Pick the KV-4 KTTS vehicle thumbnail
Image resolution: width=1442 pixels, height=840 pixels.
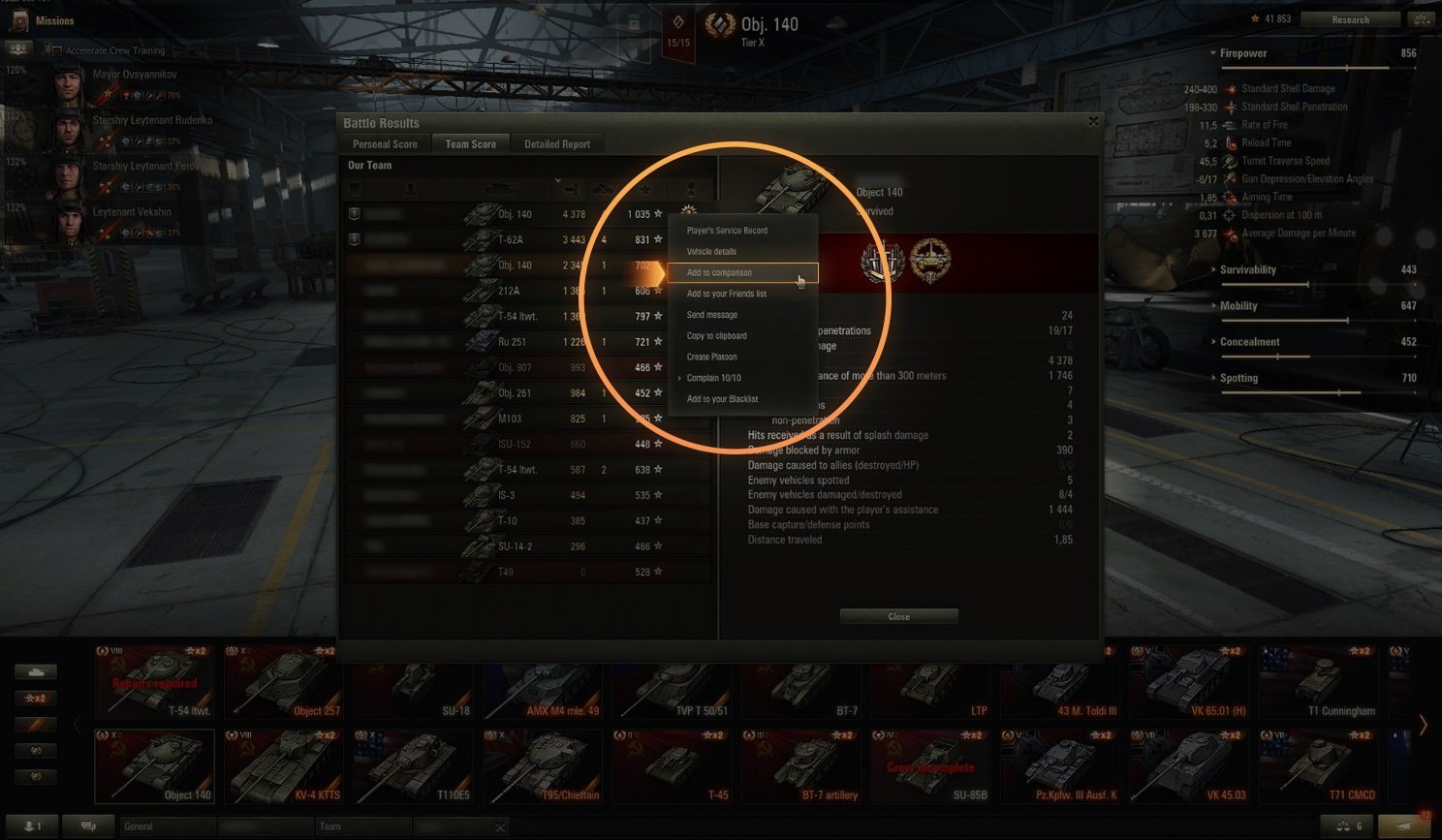284,765
